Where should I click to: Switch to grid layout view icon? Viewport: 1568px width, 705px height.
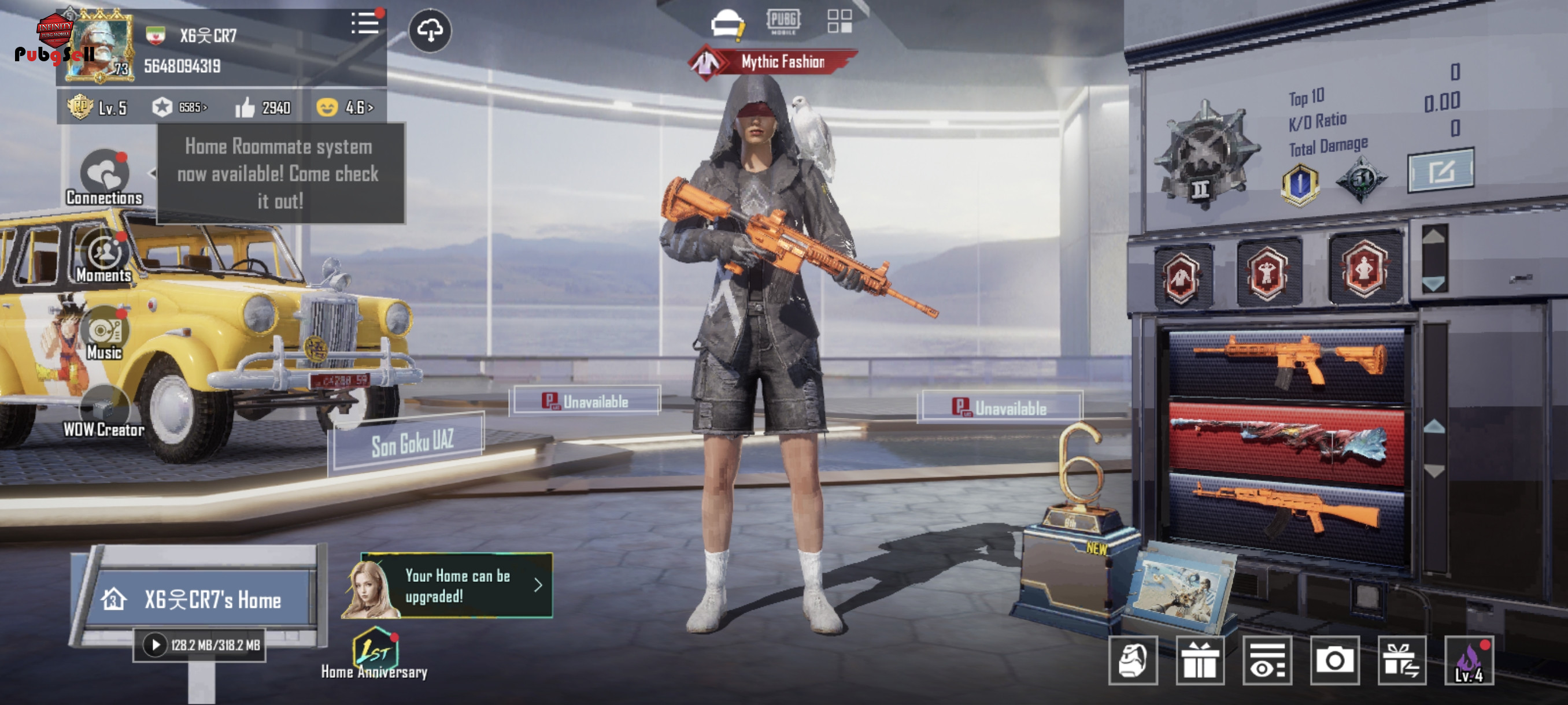click(840, 21)
